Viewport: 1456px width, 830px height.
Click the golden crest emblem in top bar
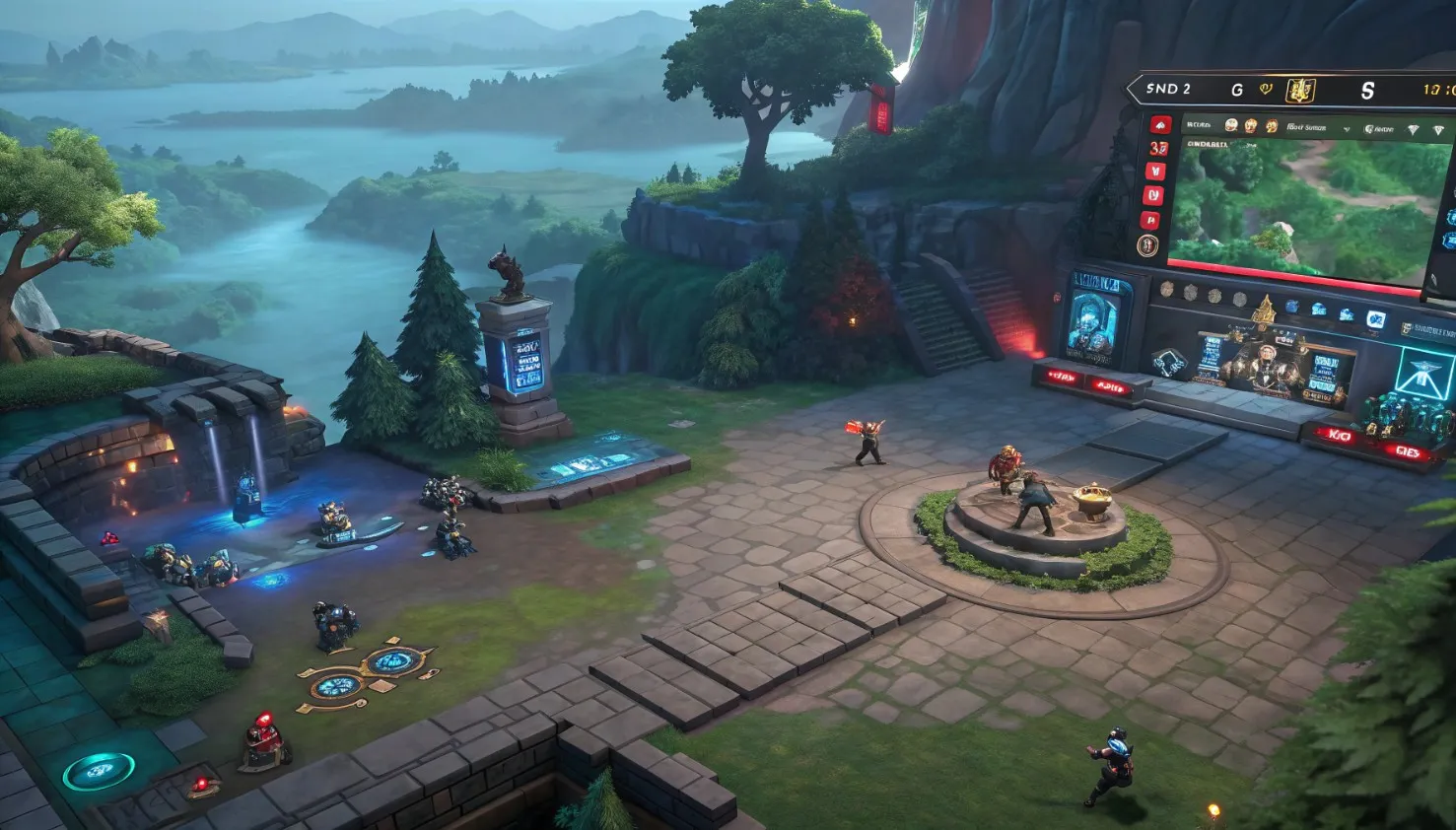[x=1300, y=91]
